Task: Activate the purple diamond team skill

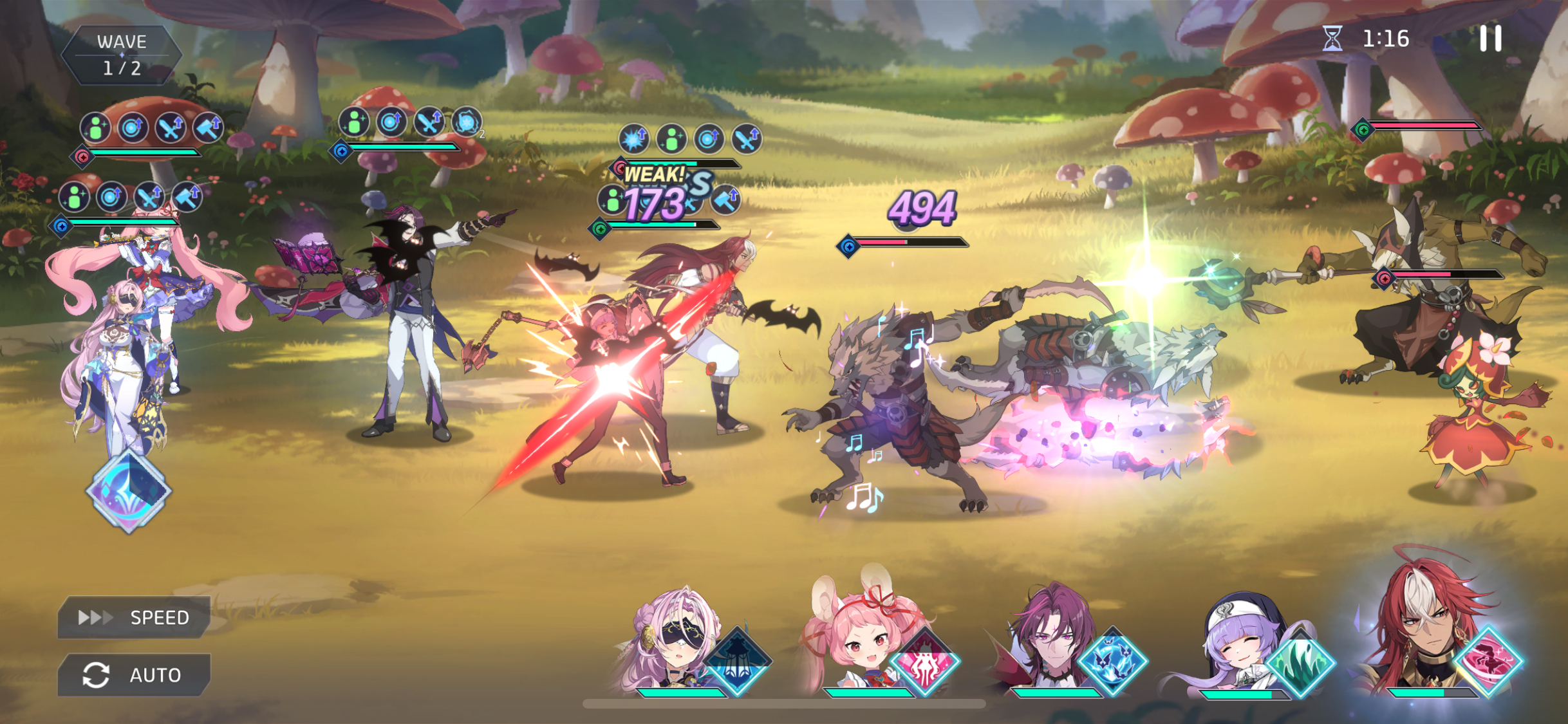Action: (x=129, y=491)
